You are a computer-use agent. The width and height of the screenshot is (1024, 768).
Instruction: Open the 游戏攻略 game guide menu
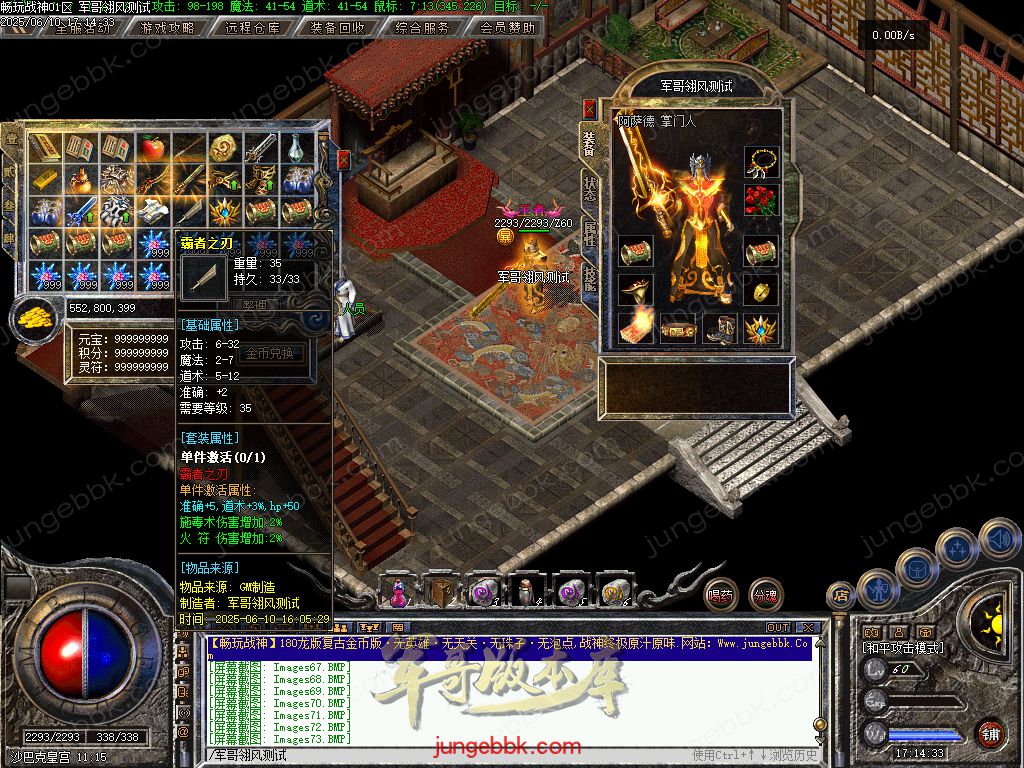[x=168, y=28]
